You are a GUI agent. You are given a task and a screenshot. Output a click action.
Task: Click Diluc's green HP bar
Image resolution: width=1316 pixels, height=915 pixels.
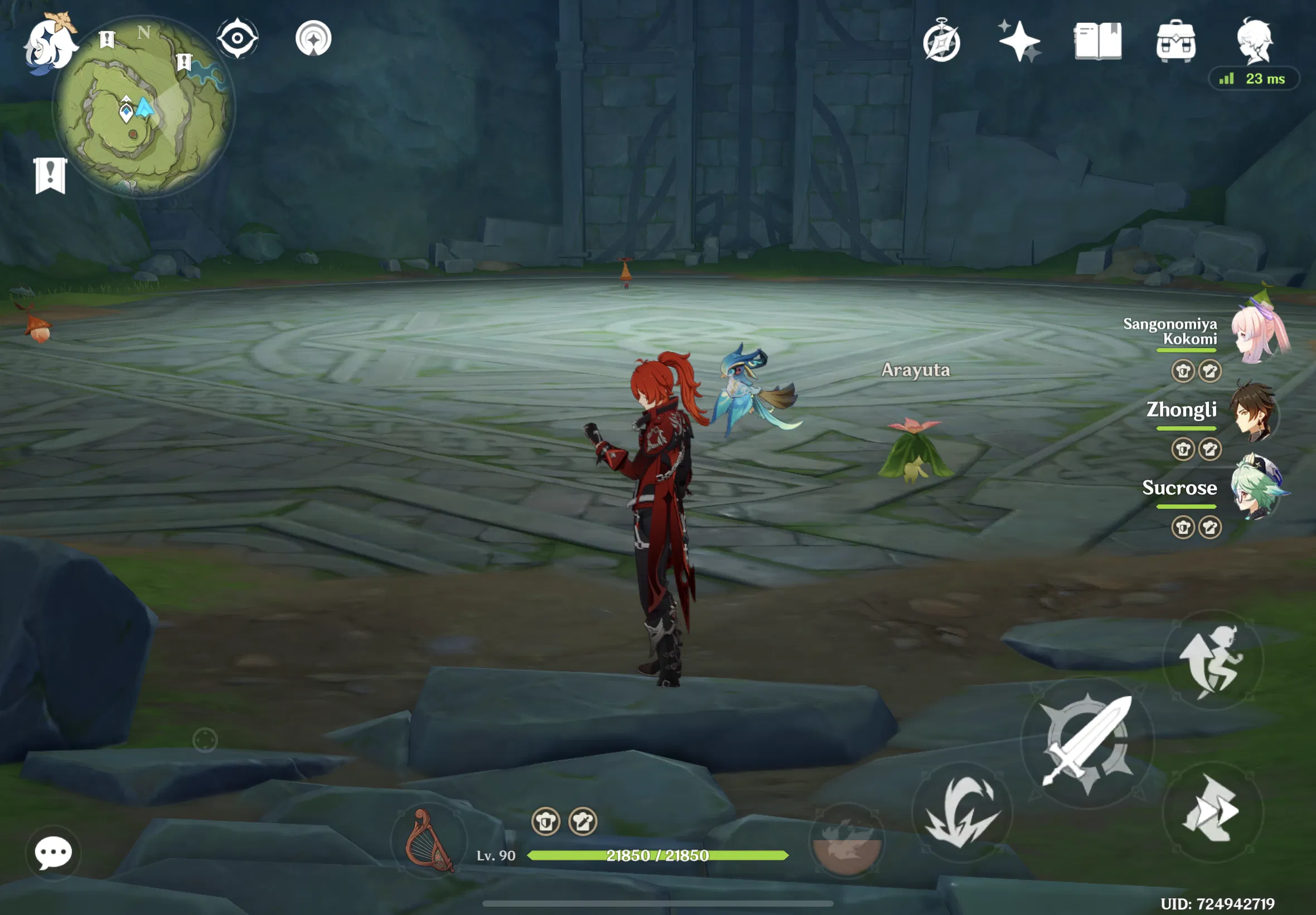[659, 855]
